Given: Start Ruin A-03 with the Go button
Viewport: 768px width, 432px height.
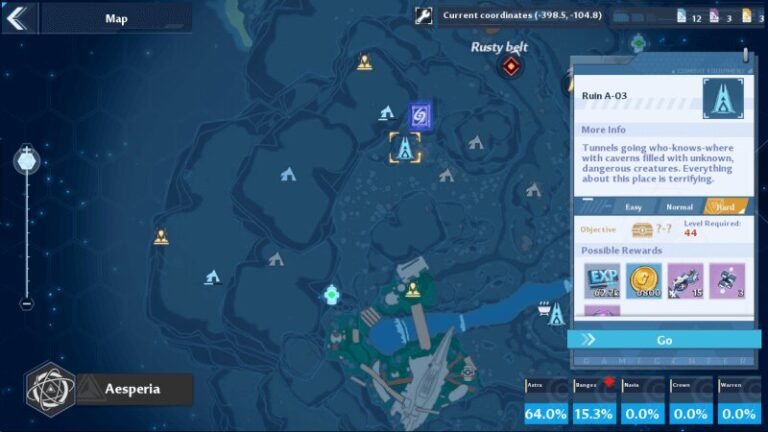Looking at the screenshot, I should click(x=664, y=340).
